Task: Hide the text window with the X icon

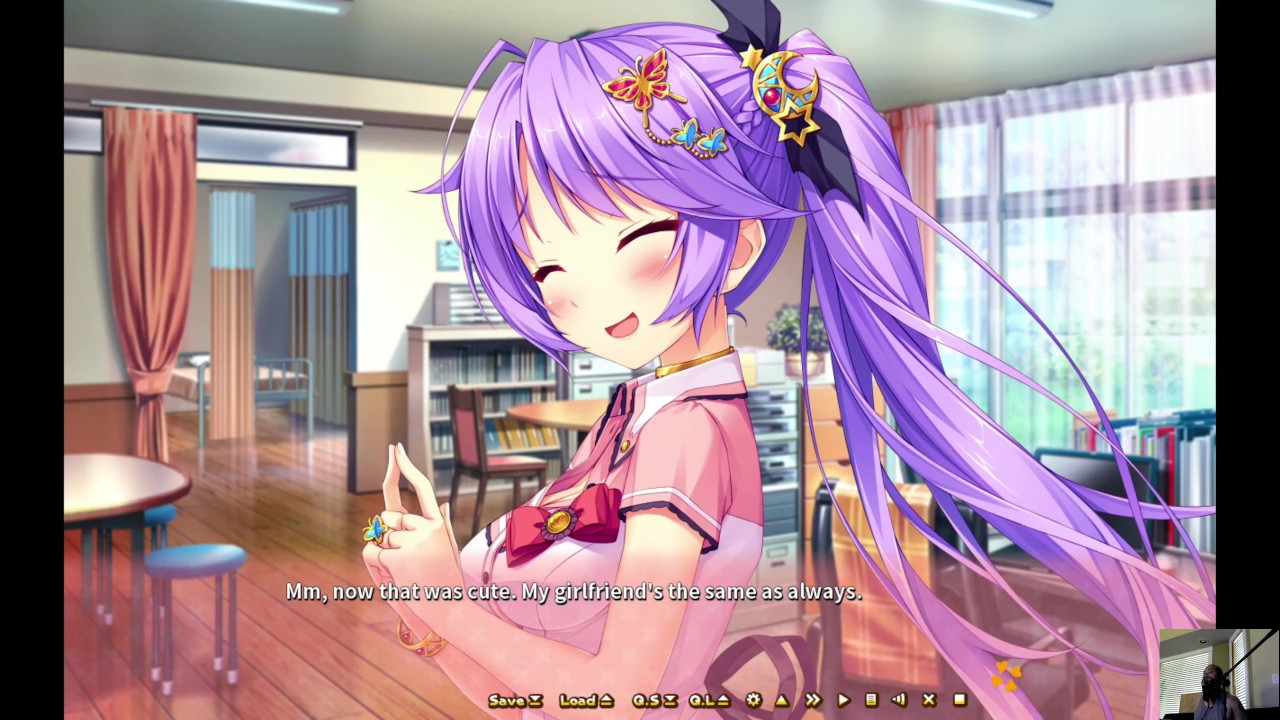Action: coord(929,701)
